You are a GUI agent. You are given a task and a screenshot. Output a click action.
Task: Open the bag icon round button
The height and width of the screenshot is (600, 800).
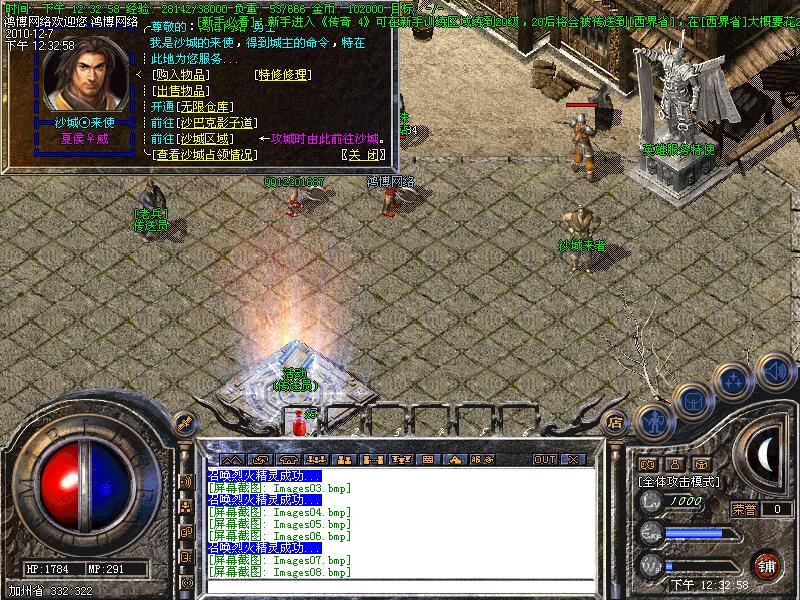pyautogui.click(x=692, y=400)
